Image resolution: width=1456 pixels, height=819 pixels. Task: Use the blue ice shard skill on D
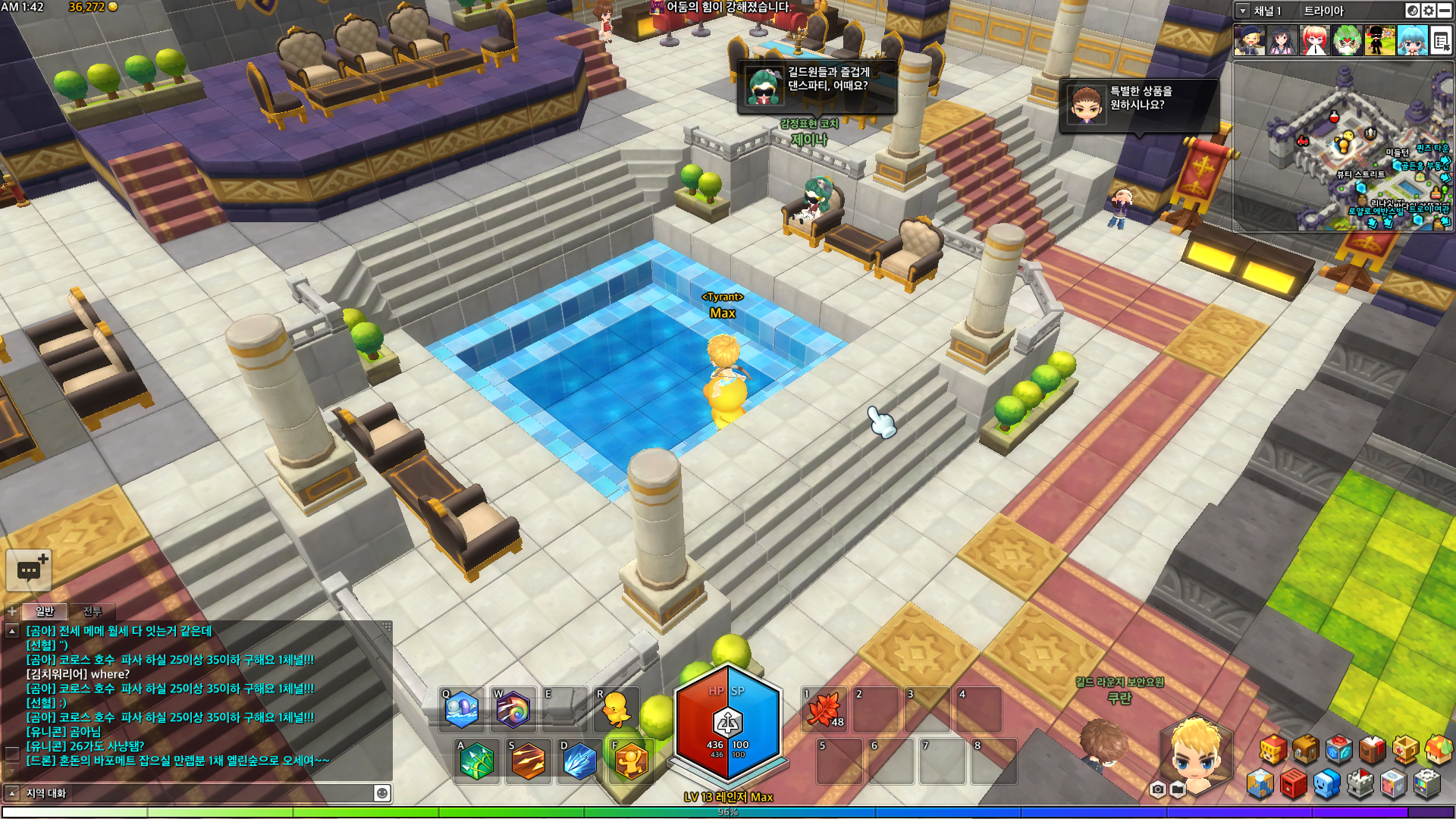[579, 761]
